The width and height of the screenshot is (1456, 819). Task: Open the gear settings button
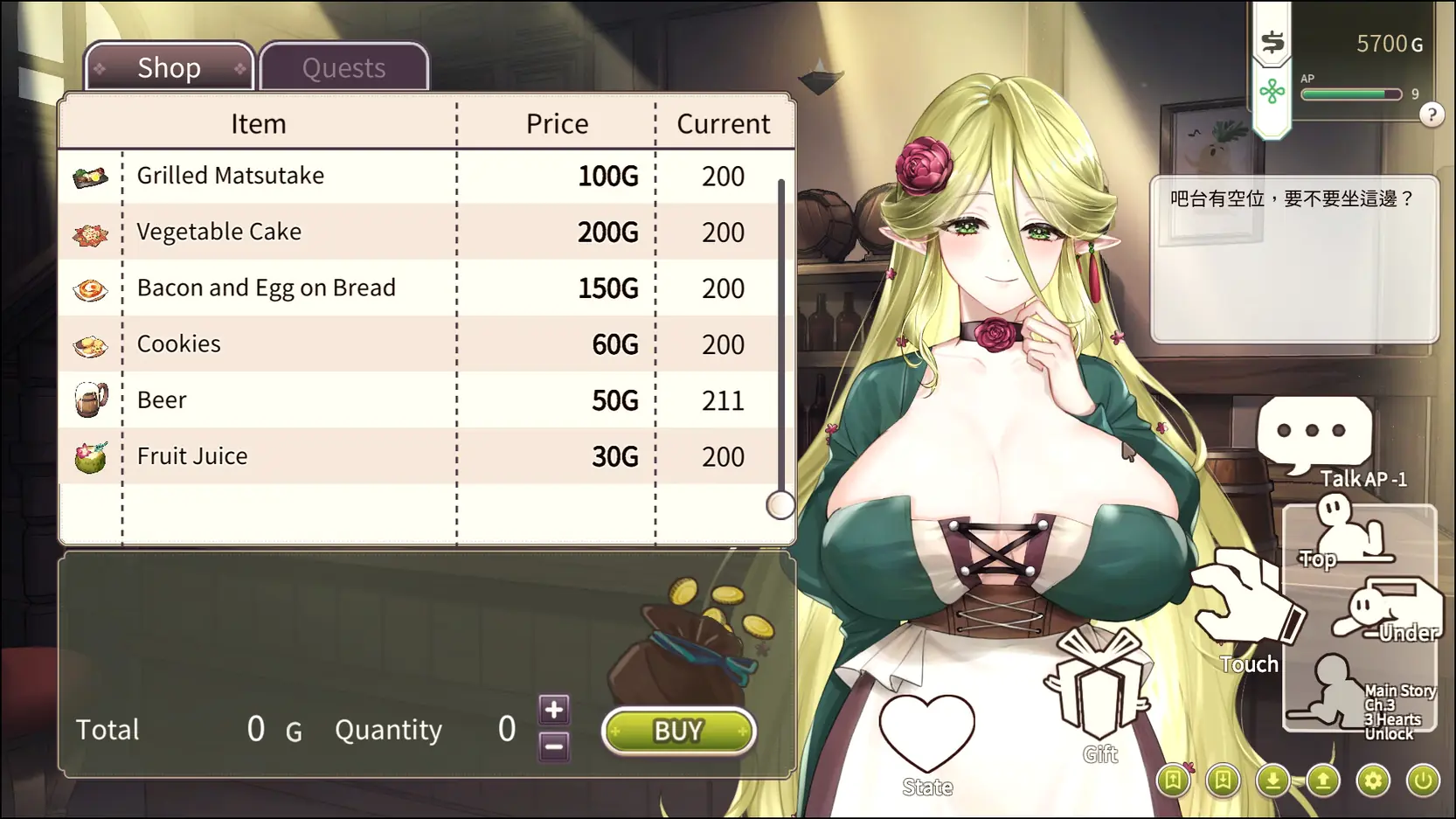tap(1373, 781)
